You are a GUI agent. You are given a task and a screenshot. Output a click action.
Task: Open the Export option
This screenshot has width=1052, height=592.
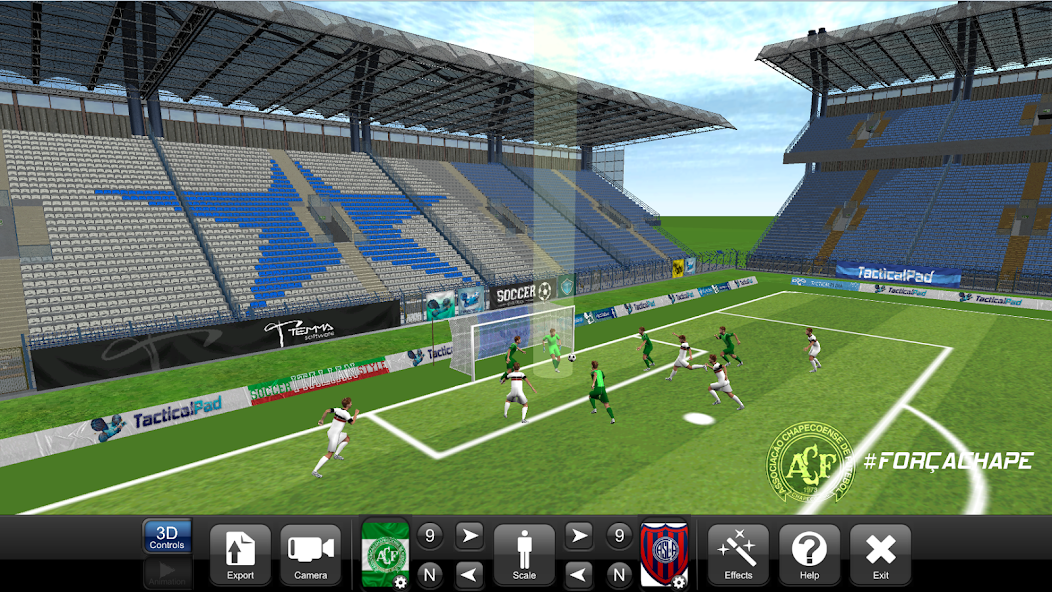[x=240, y=554]
